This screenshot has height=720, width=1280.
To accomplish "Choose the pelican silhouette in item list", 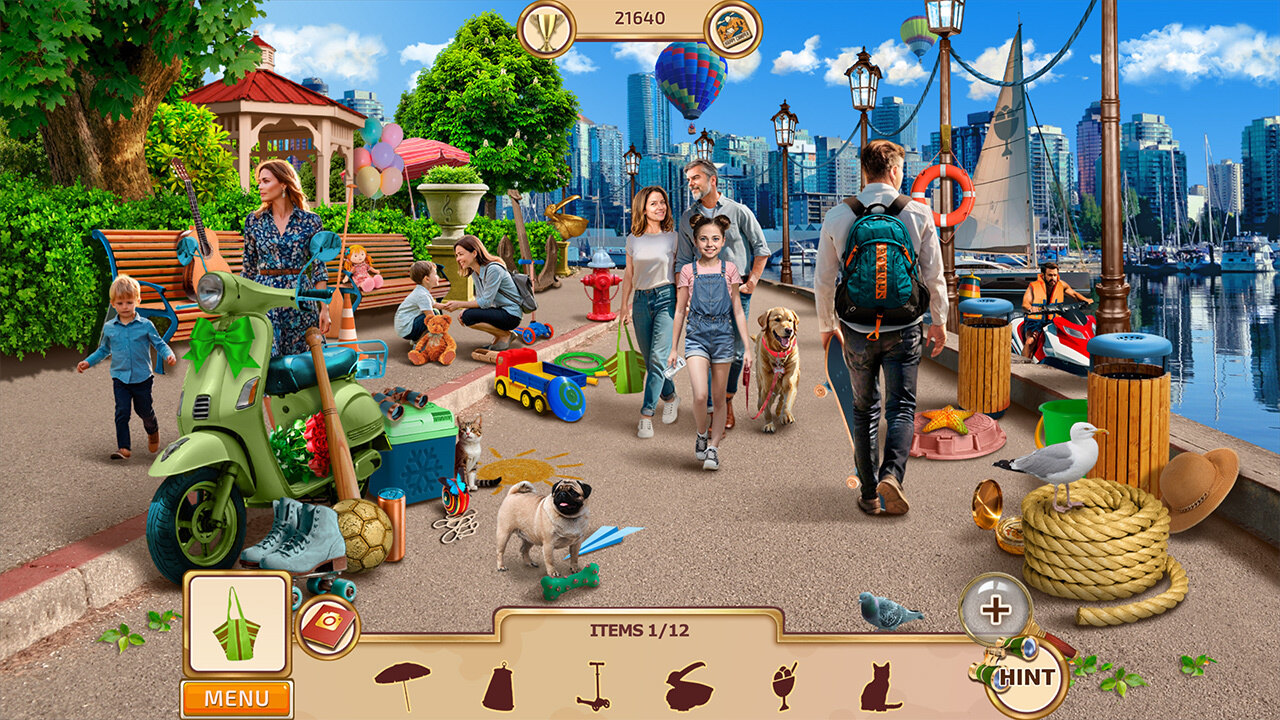I will [690, 686].
